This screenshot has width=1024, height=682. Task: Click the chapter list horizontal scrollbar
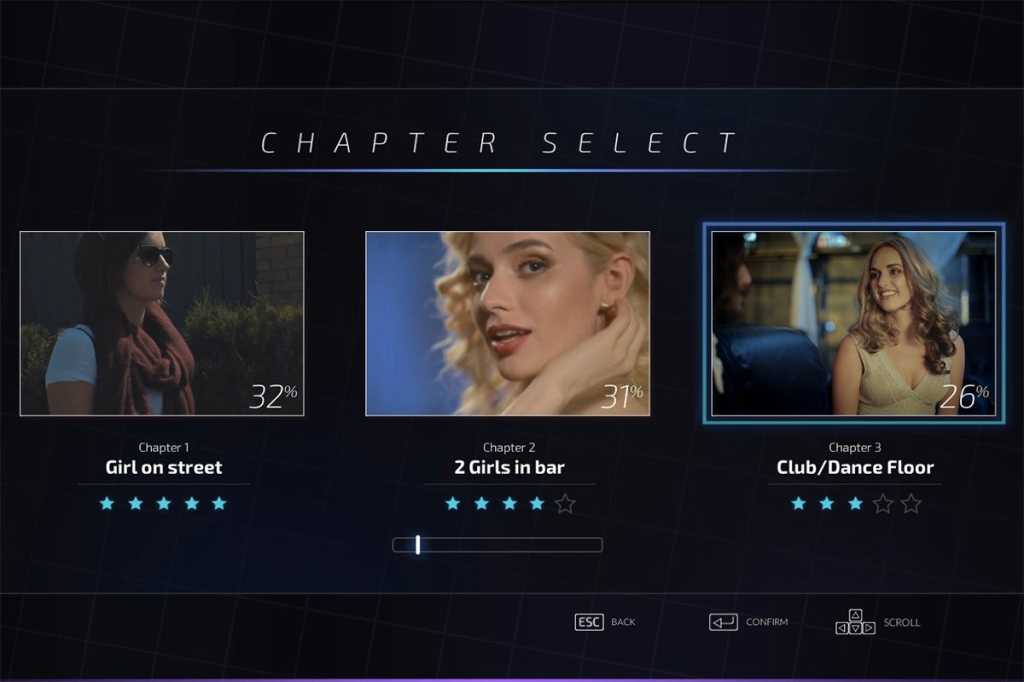click(x=498, y=545)
